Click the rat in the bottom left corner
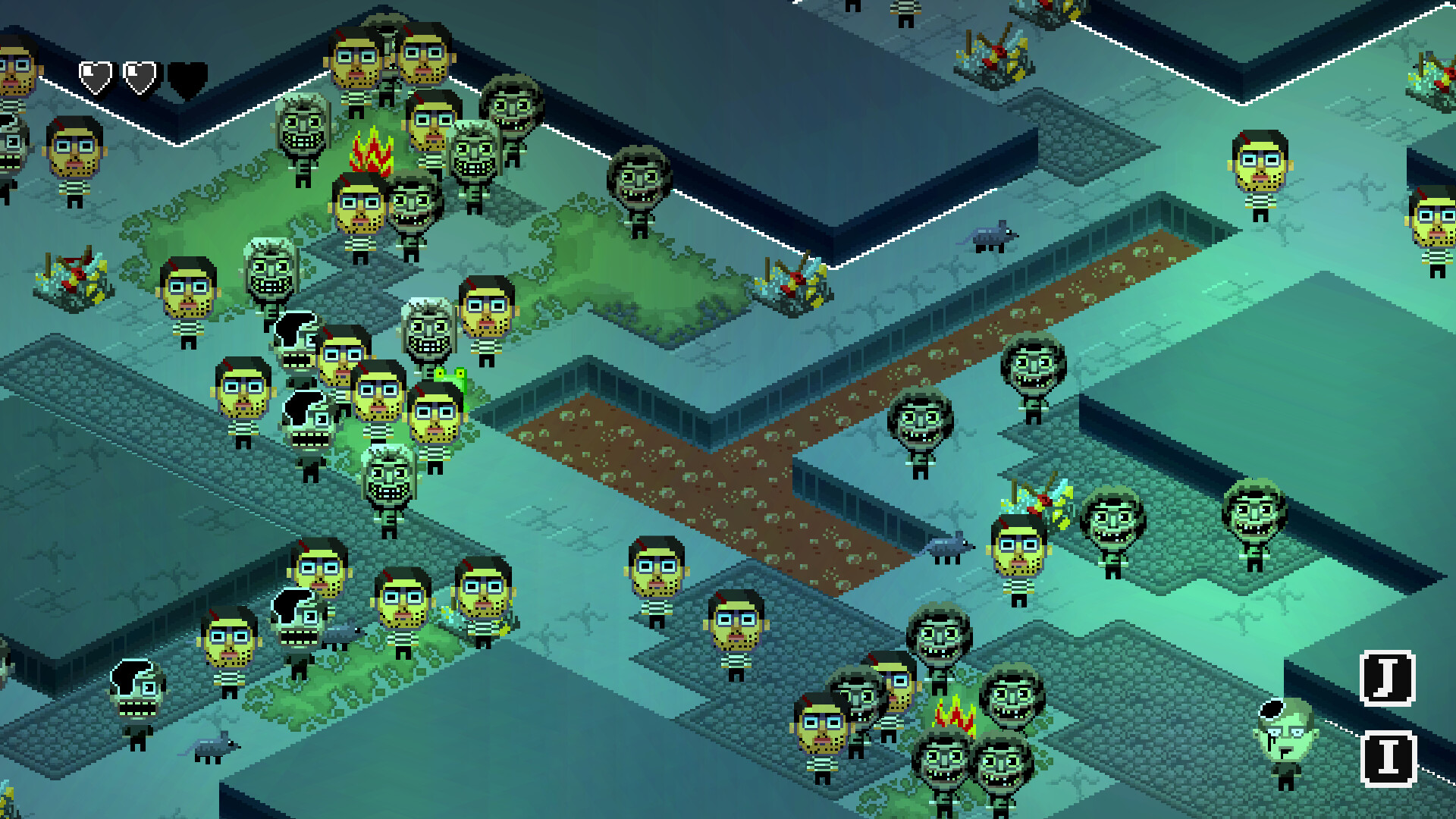 pos(215,747)
